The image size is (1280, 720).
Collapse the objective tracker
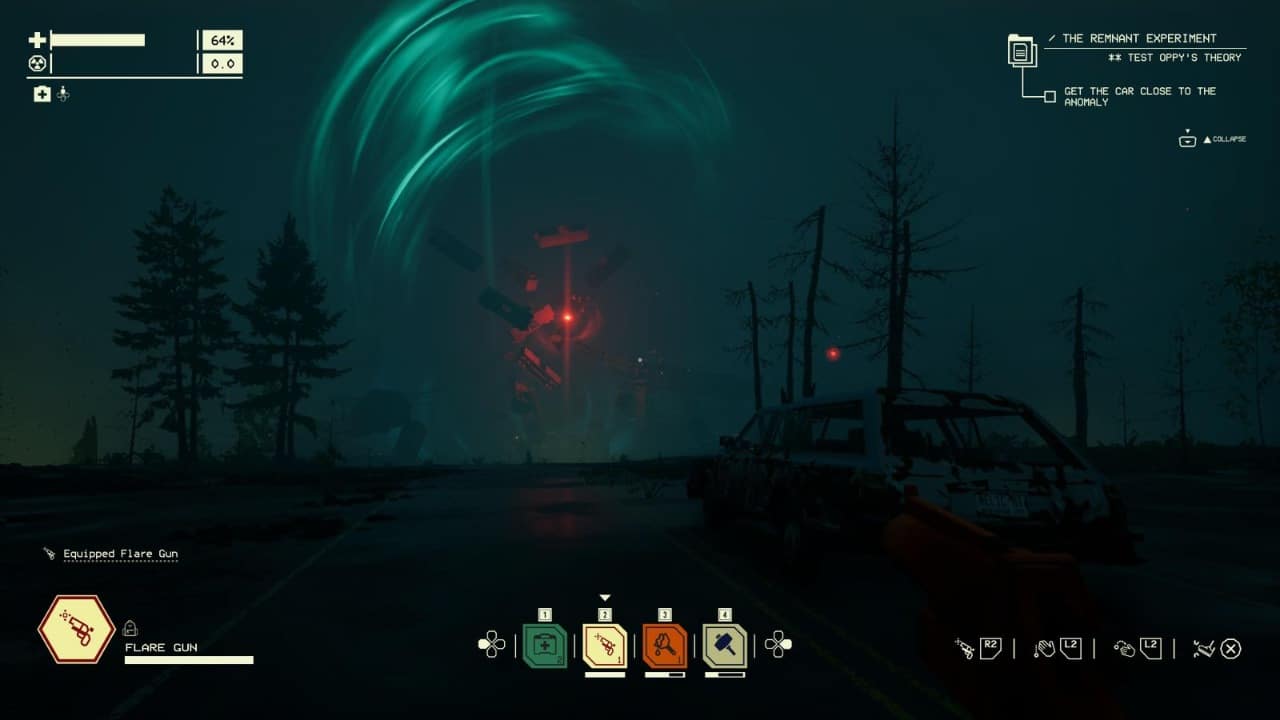pyautogui.click(x=1188, y=139)
